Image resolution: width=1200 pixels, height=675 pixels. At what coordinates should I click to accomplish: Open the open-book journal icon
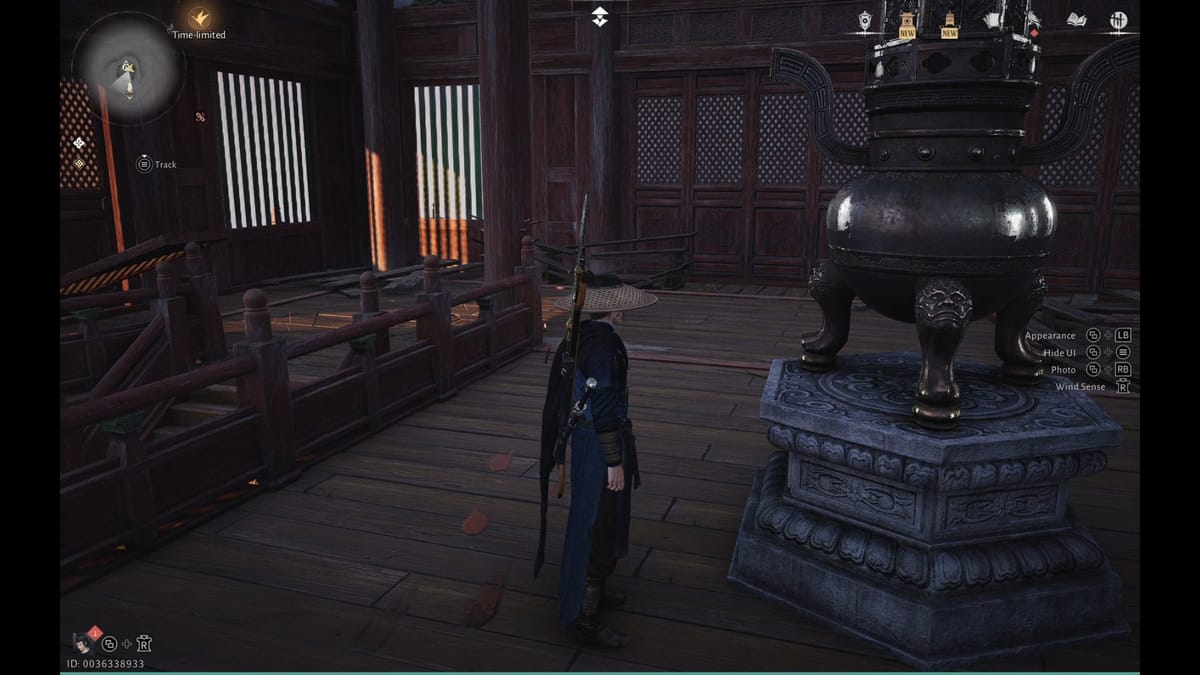click(1076, 19)
